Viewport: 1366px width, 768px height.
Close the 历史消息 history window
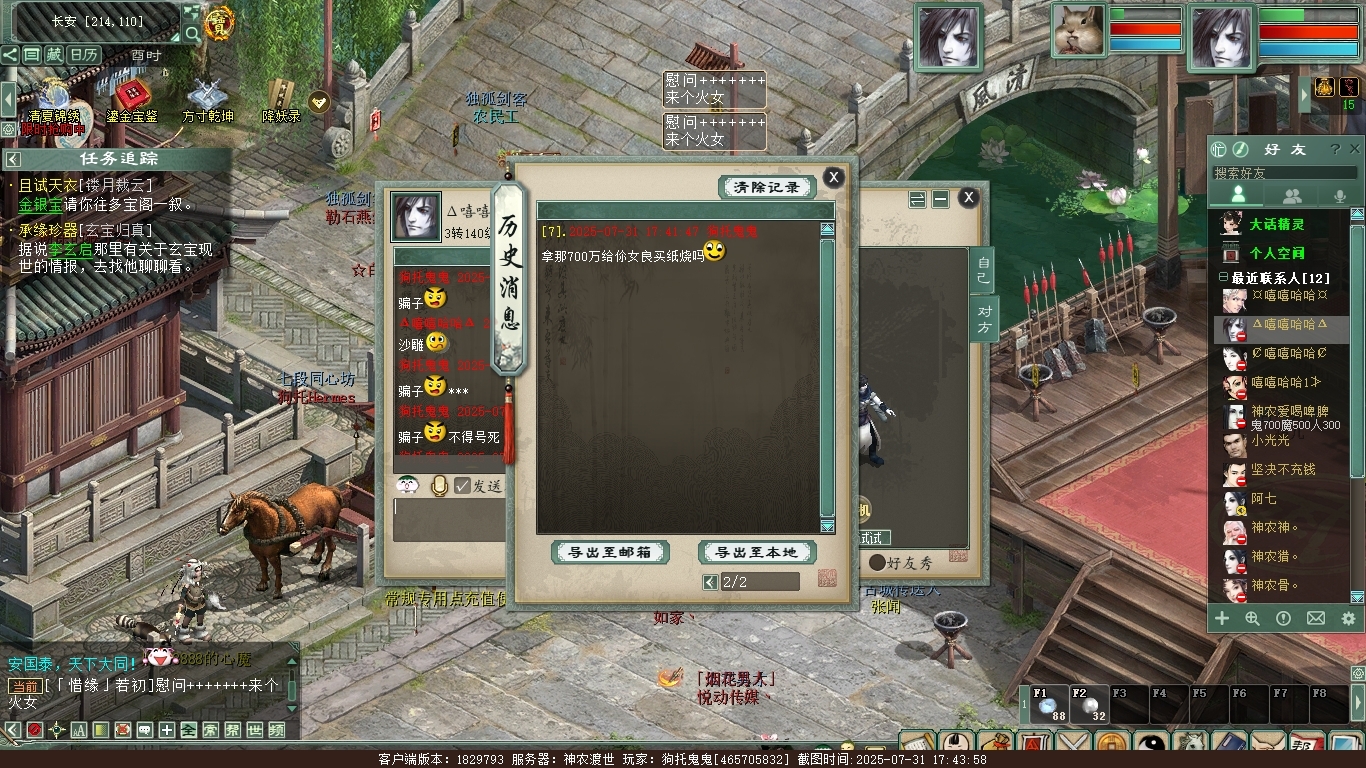(833, 178)
